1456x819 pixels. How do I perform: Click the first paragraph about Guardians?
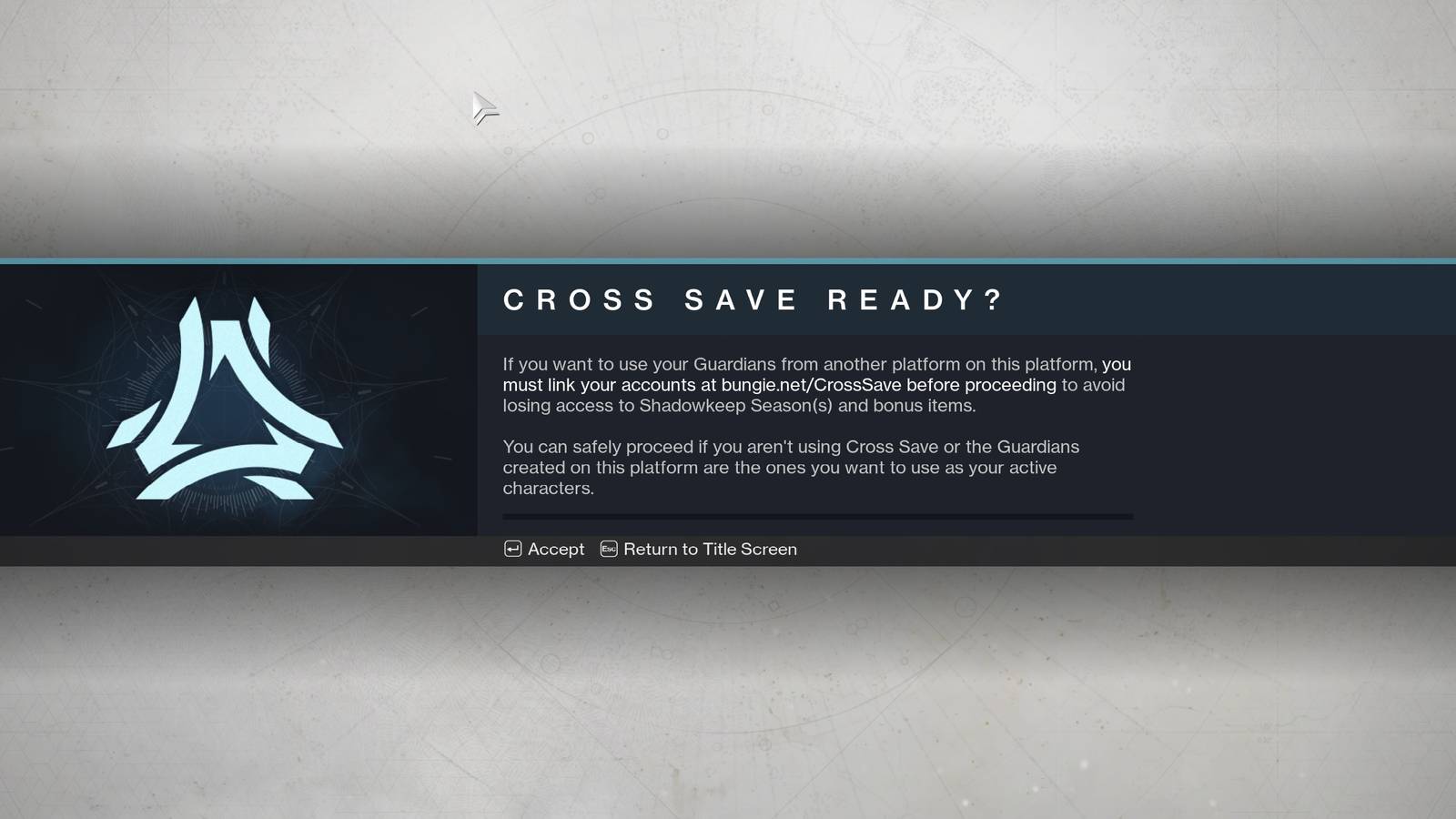click(x=814, y=385)
